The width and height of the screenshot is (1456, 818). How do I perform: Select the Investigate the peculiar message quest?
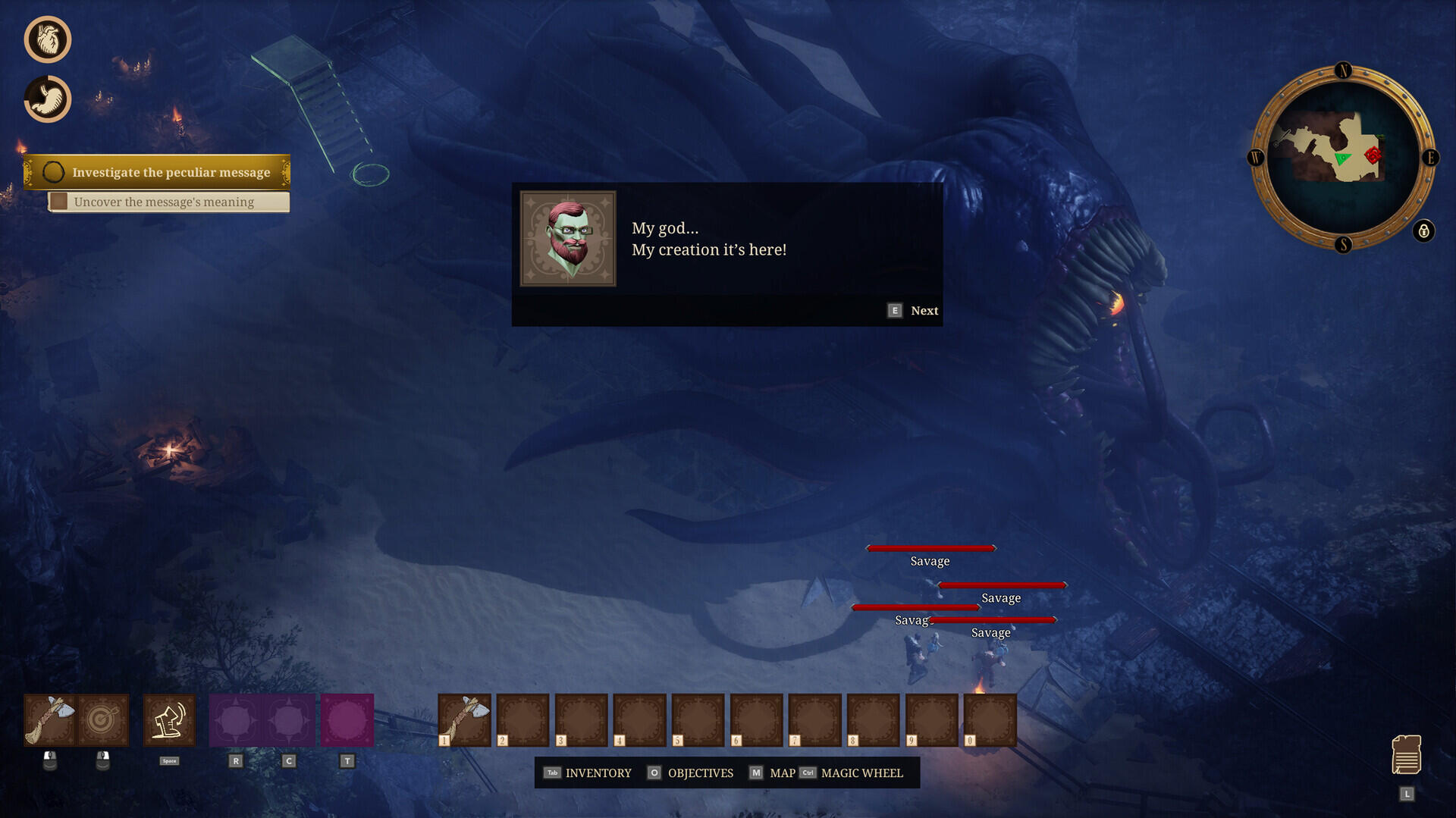click(x=158, y=172)
